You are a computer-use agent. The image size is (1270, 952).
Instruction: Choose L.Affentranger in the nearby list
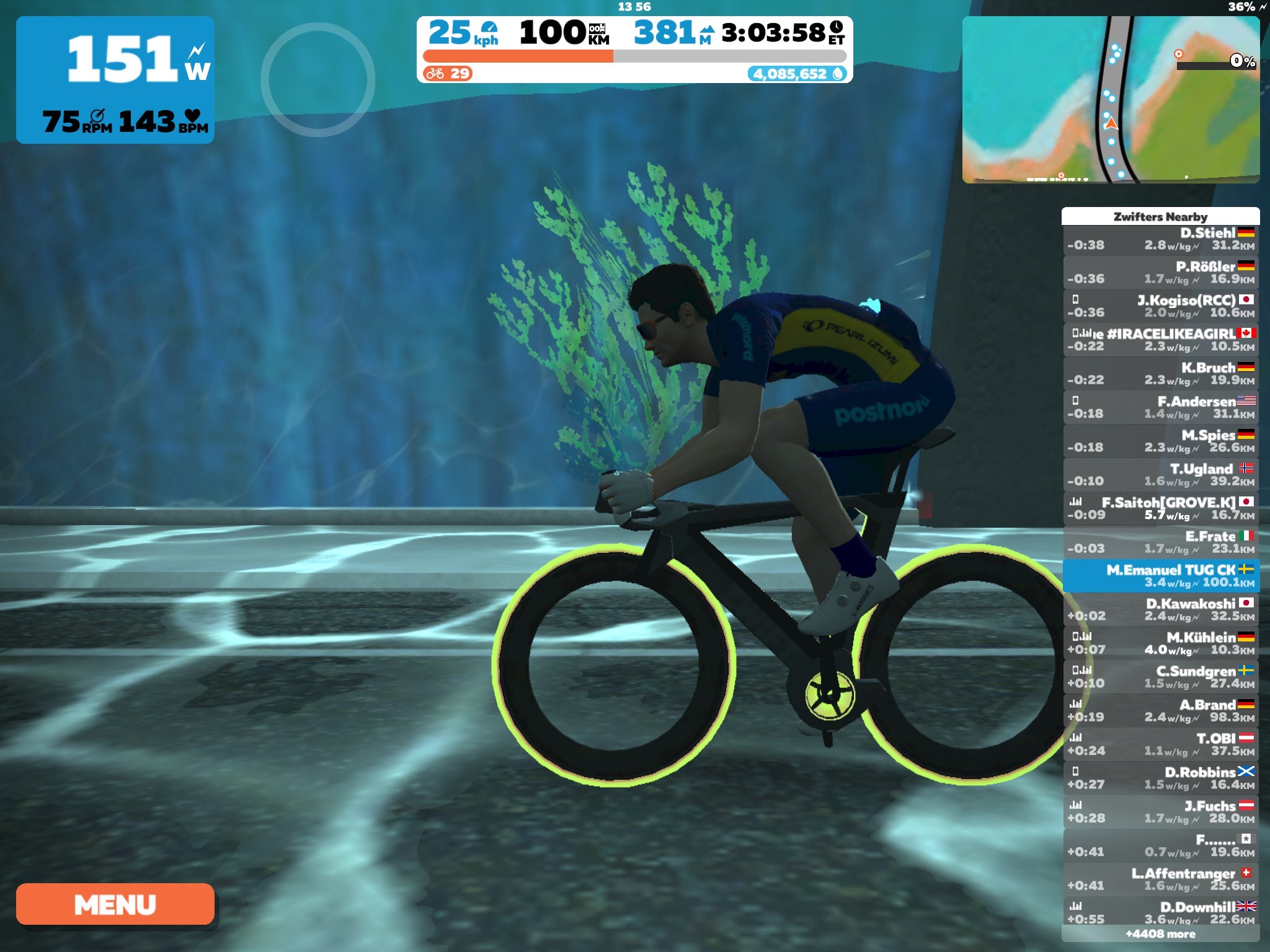pos(1160,879)
